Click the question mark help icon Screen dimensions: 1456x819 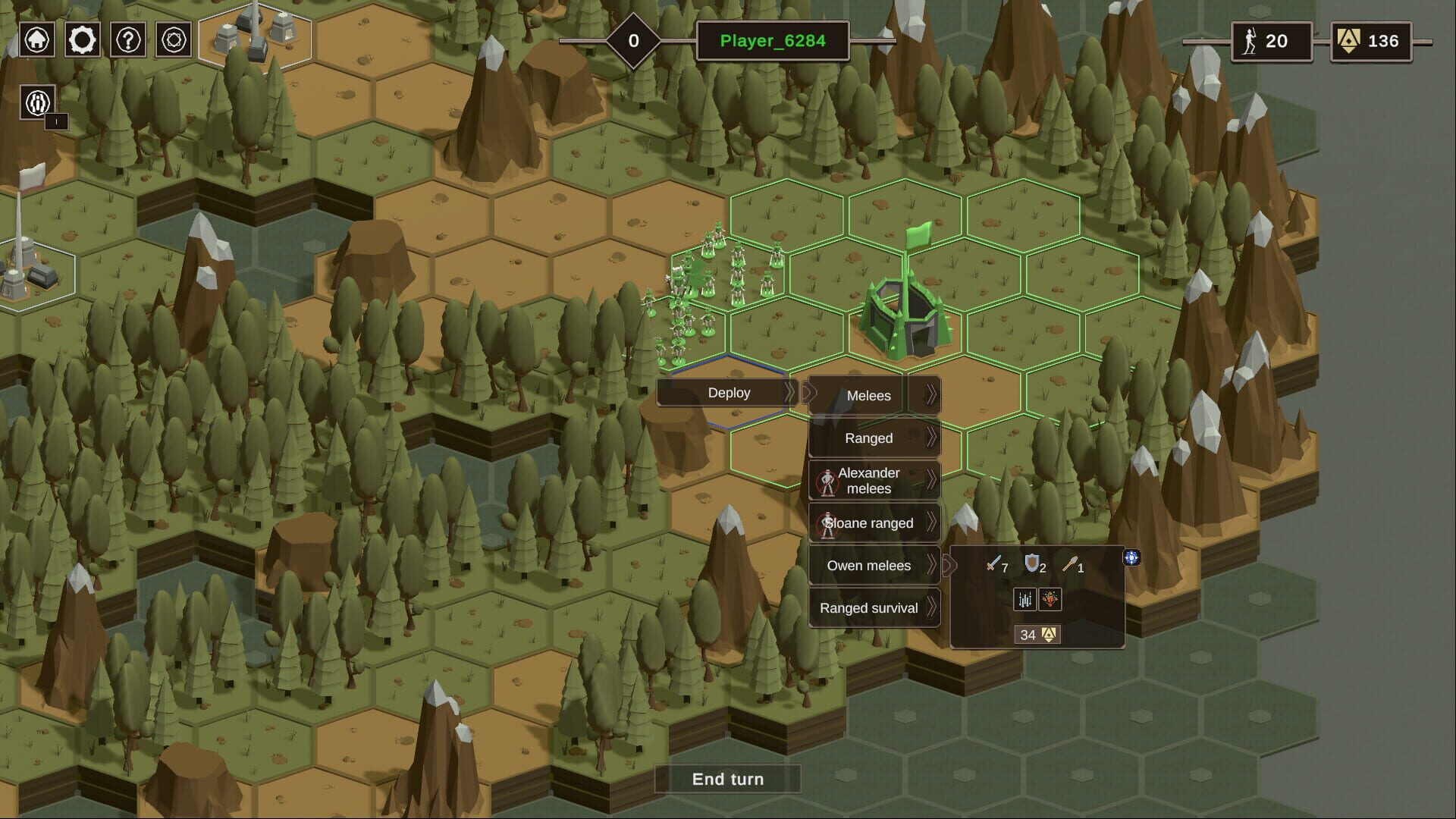[127, 40]
